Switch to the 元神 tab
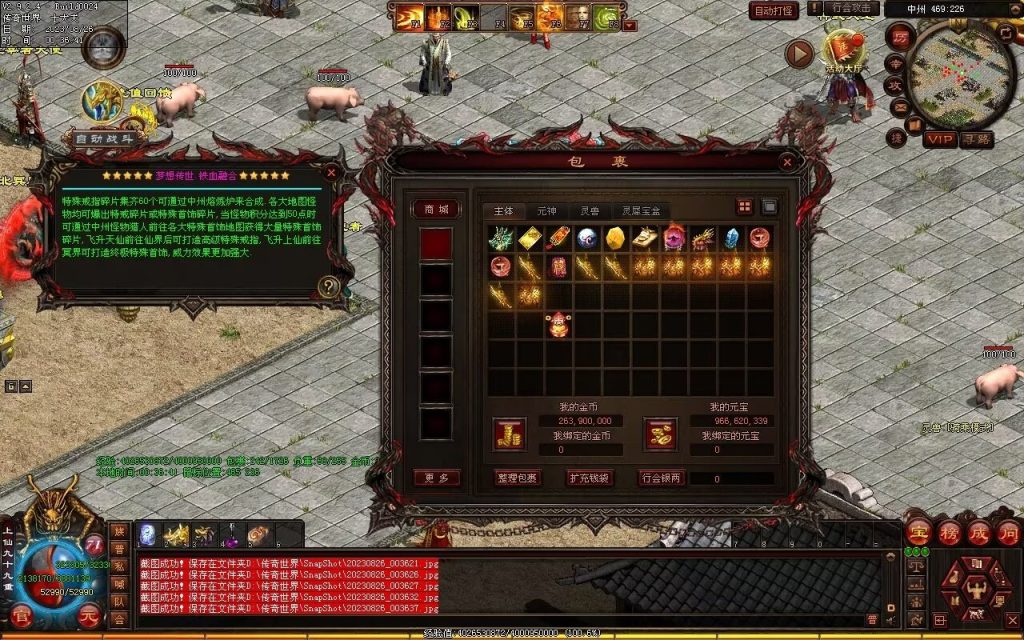This screenshot has width=1024, height=640. click(x=546, y=211)
